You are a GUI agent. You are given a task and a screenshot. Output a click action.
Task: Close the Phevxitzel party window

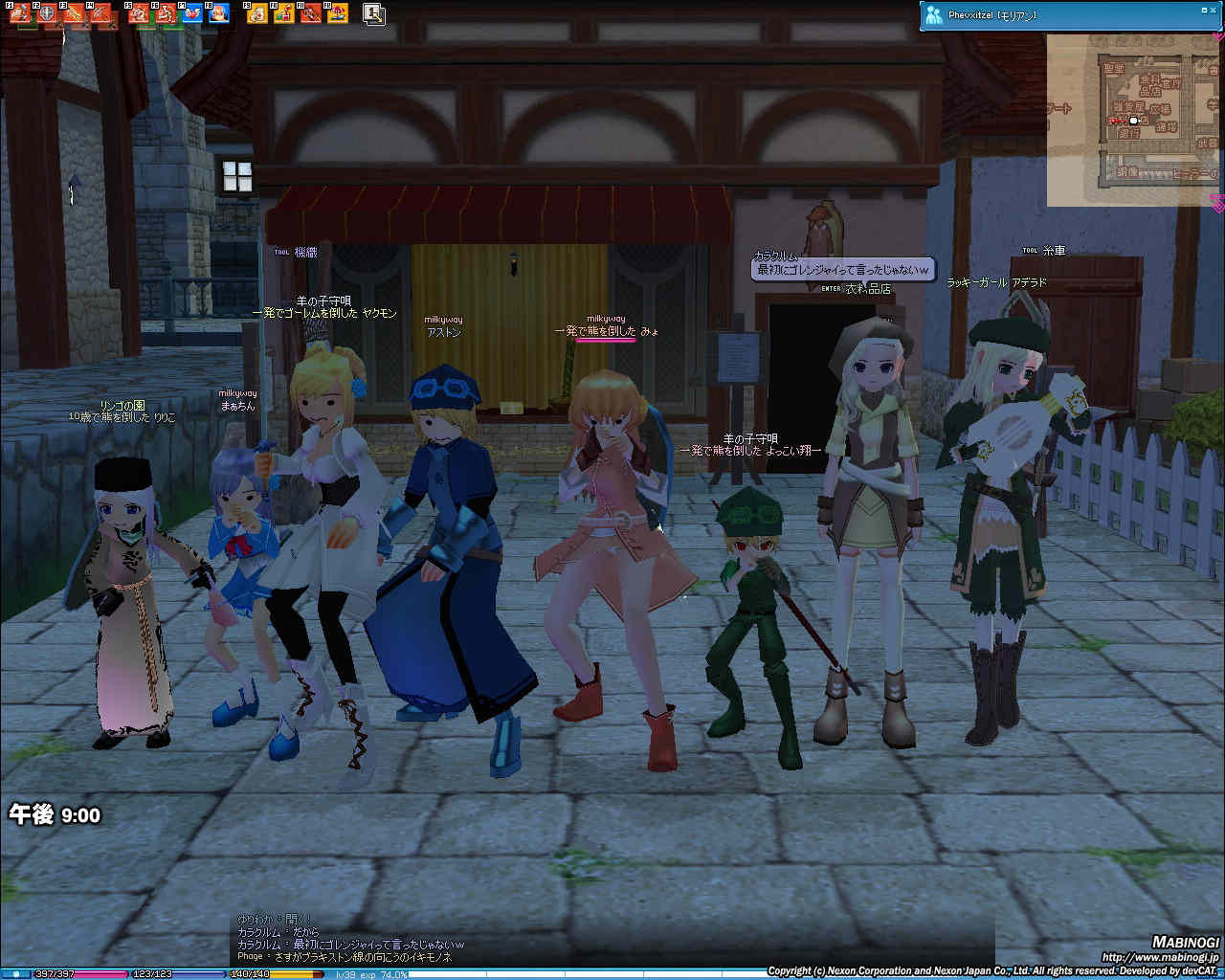click(1214, 10)
